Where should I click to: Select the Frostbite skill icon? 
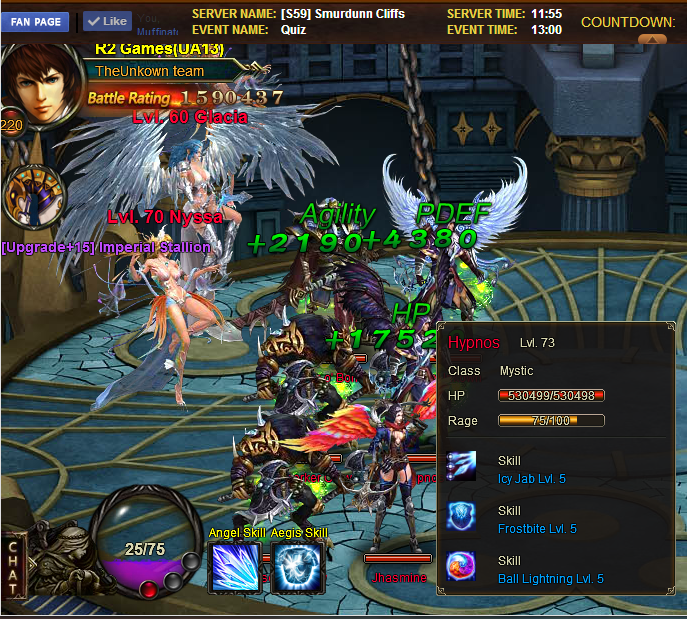click(462, 516)
